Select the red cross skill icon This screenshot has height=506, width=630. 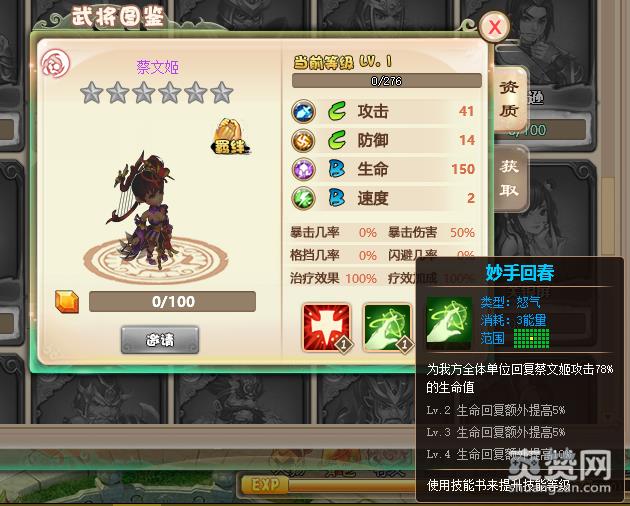click(x=326, y=327)
